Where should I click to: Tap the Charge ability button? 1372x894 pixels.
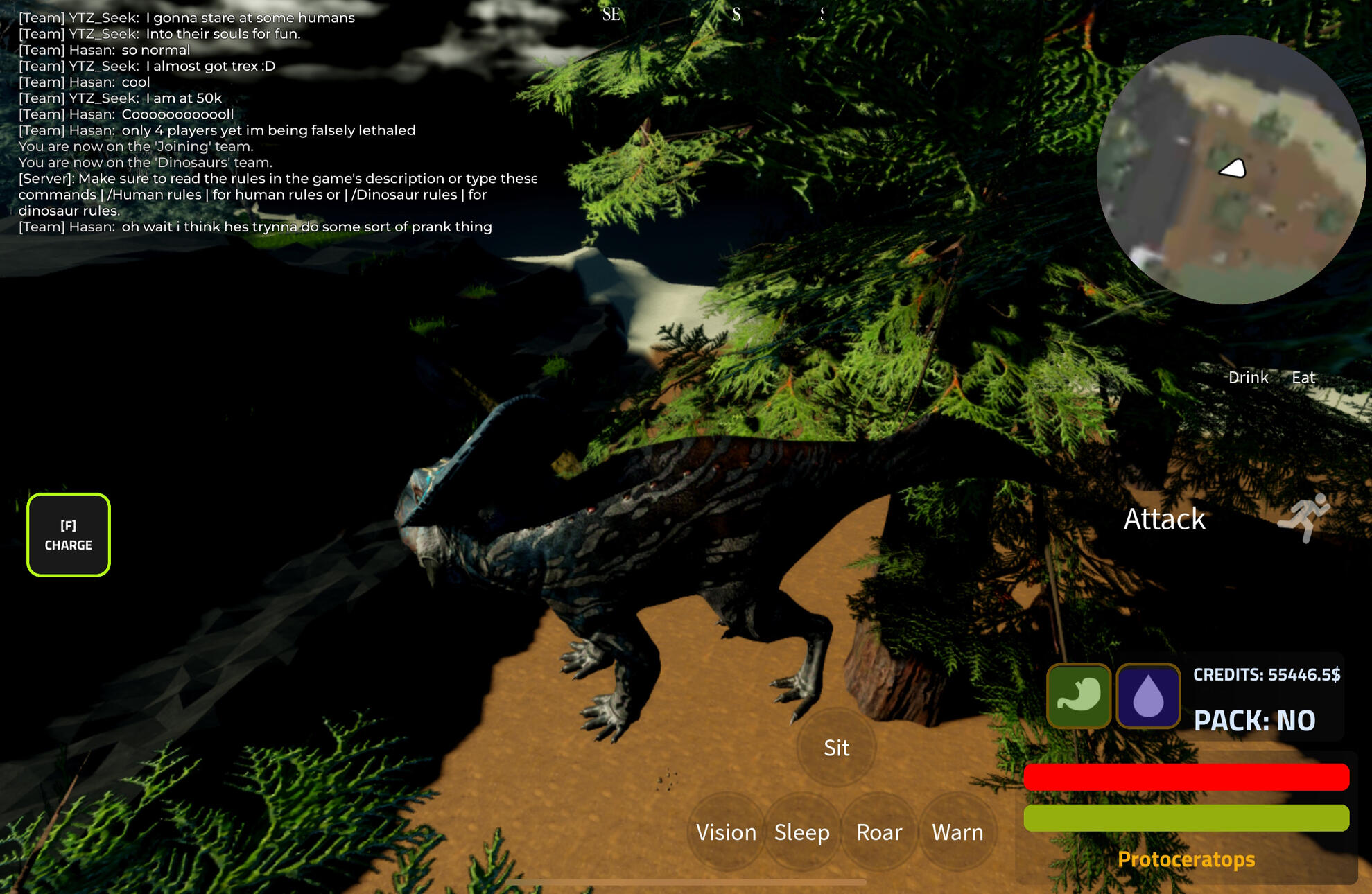pos(69,535)
